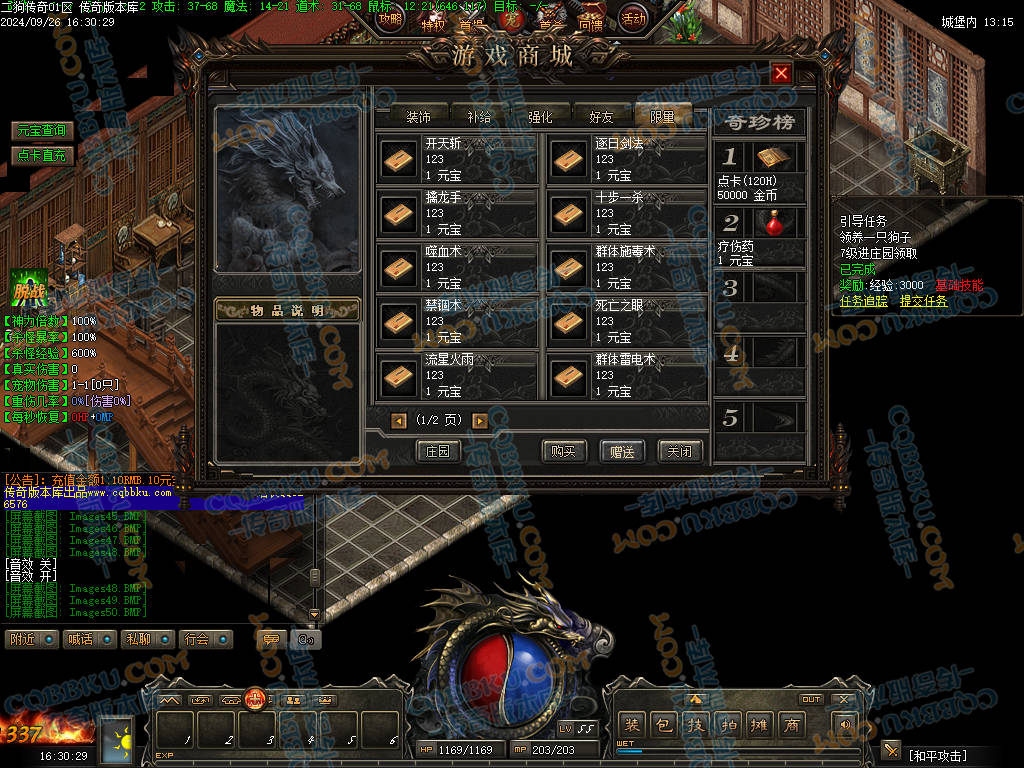
Task: Open the 补给 supplies tab
Action: [479, 117]
